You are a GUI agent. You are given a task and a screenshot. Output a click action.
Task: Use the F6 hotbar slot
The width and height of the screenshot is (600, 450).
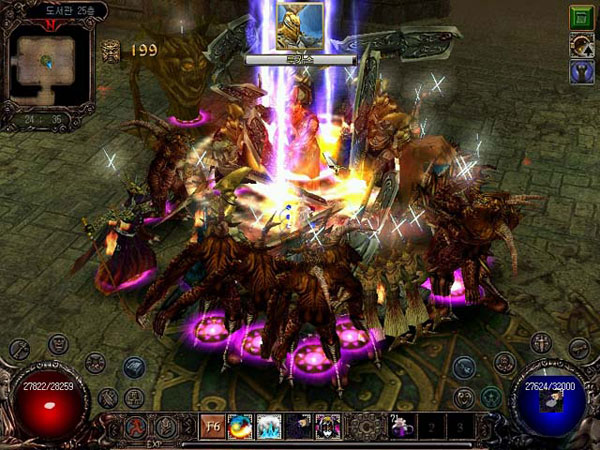click(x=212, y=425)
